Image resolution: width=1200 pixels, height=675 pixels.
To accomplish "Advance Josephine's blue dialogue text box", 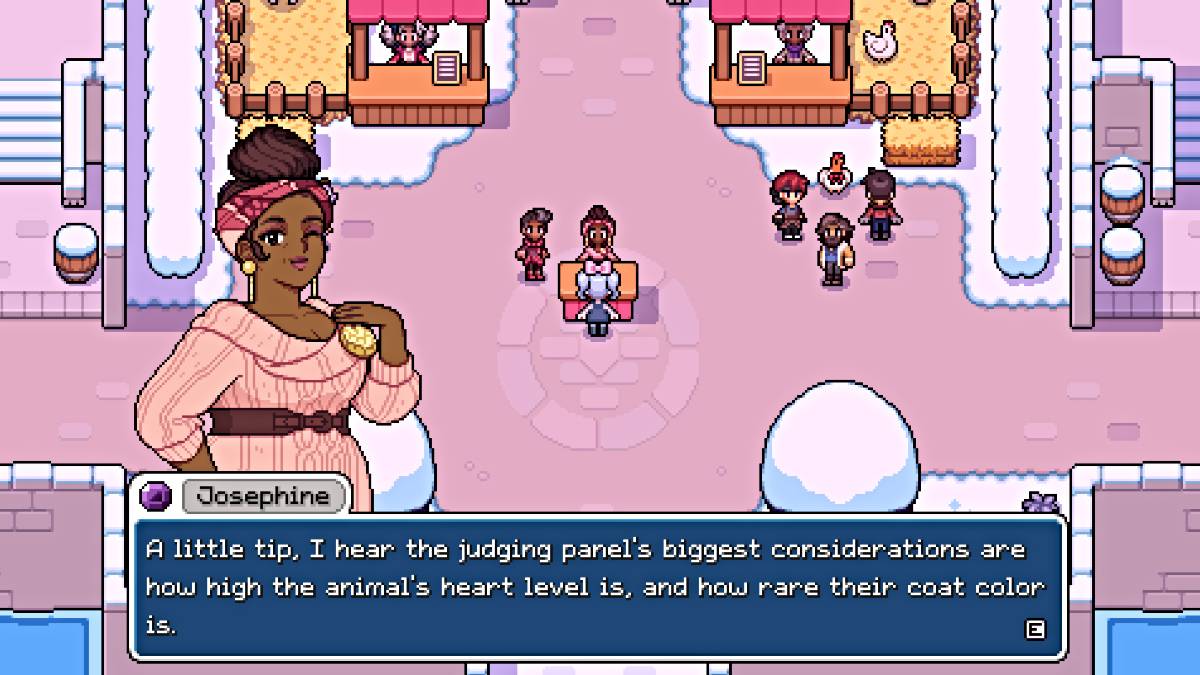I will [1035, 629].
